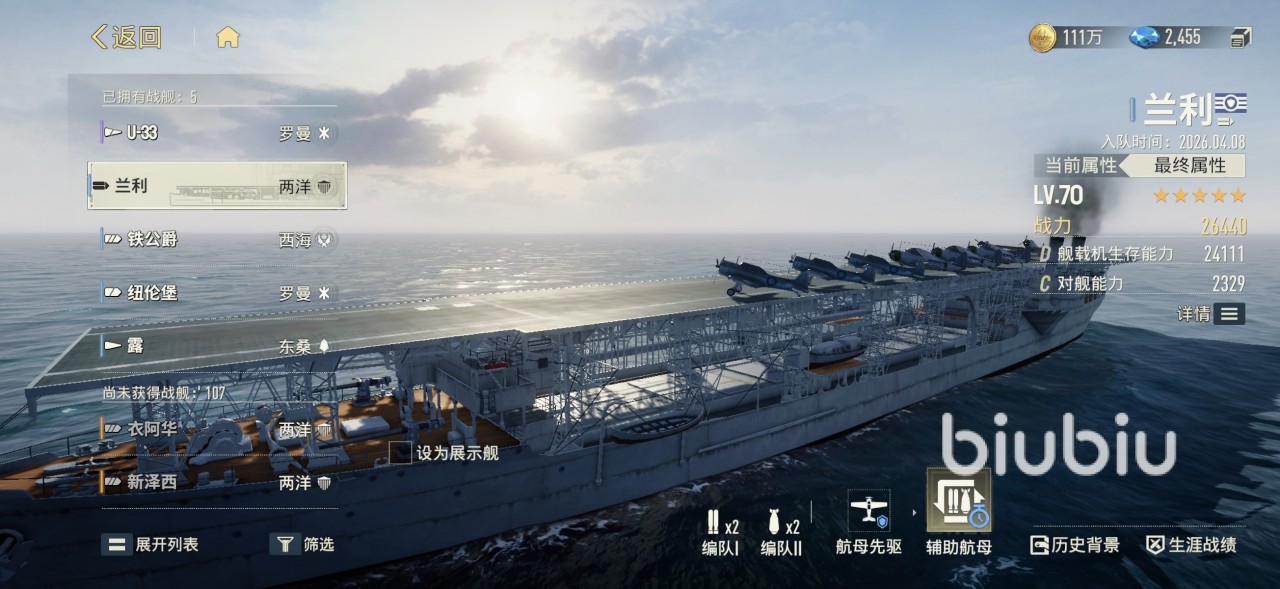
Task: Open the 历史背景 history page
Action: pos(1075,545)
